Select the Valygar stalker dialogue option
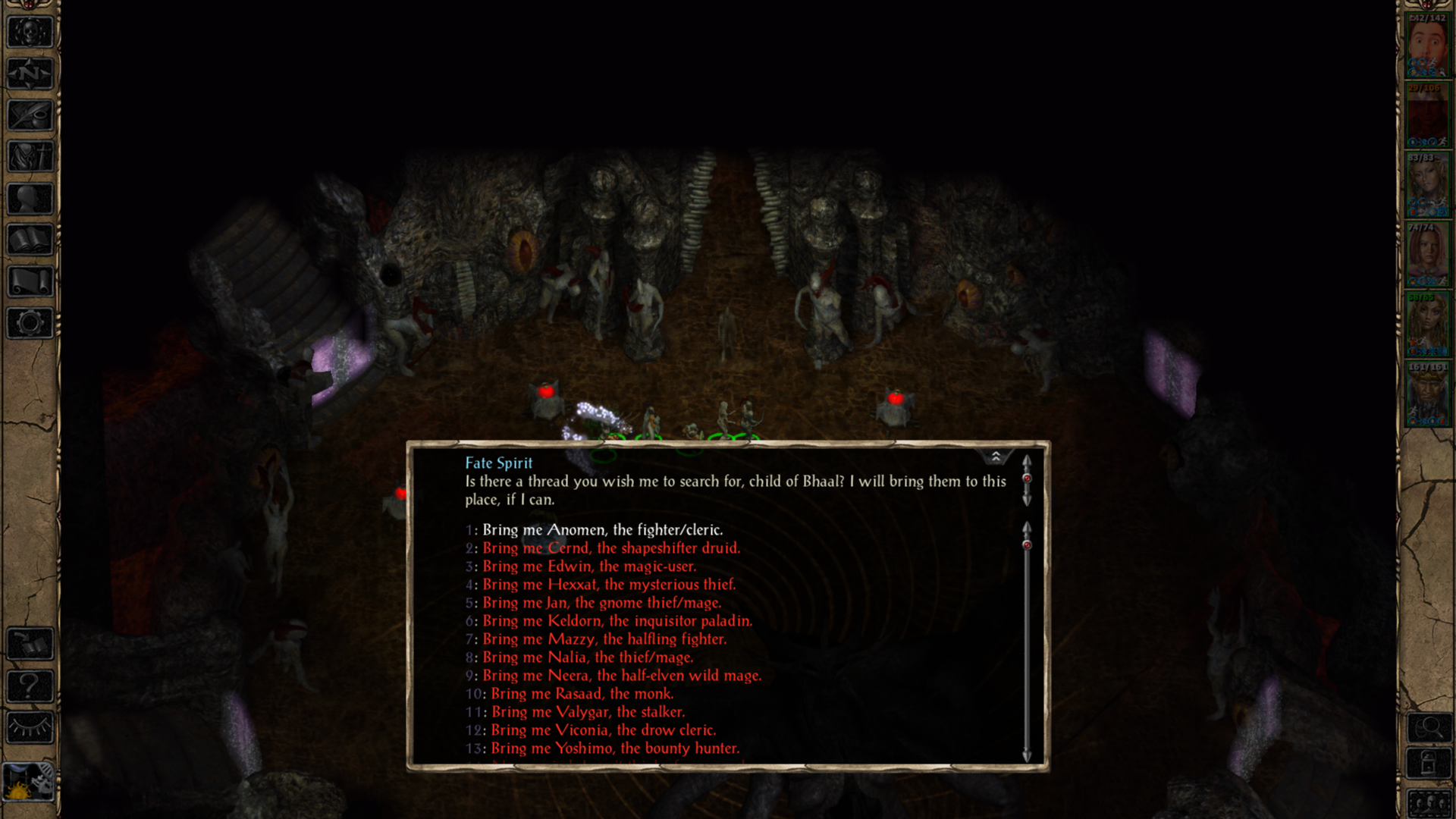1456x819 pixels. click(x=588, y=712)
